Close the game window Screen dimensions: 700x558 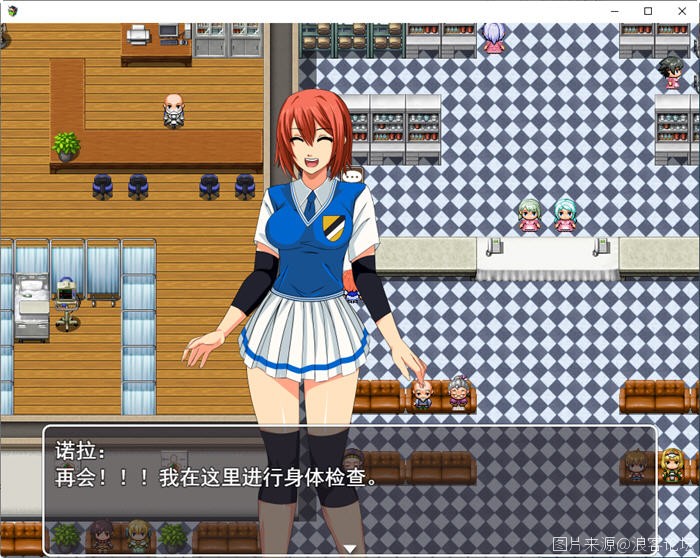tap(682, 11)
